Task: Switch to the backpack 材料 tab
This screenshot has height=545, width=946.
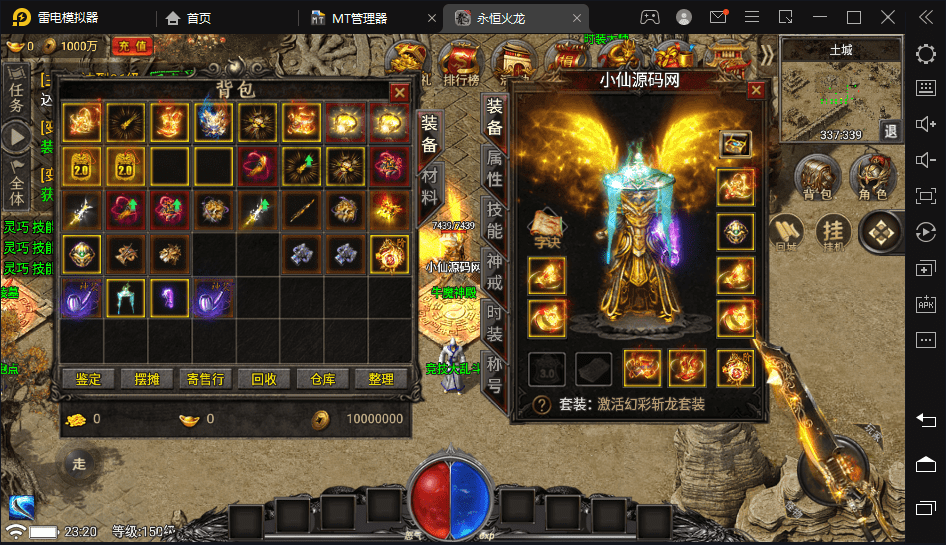Action: [428, 188]
